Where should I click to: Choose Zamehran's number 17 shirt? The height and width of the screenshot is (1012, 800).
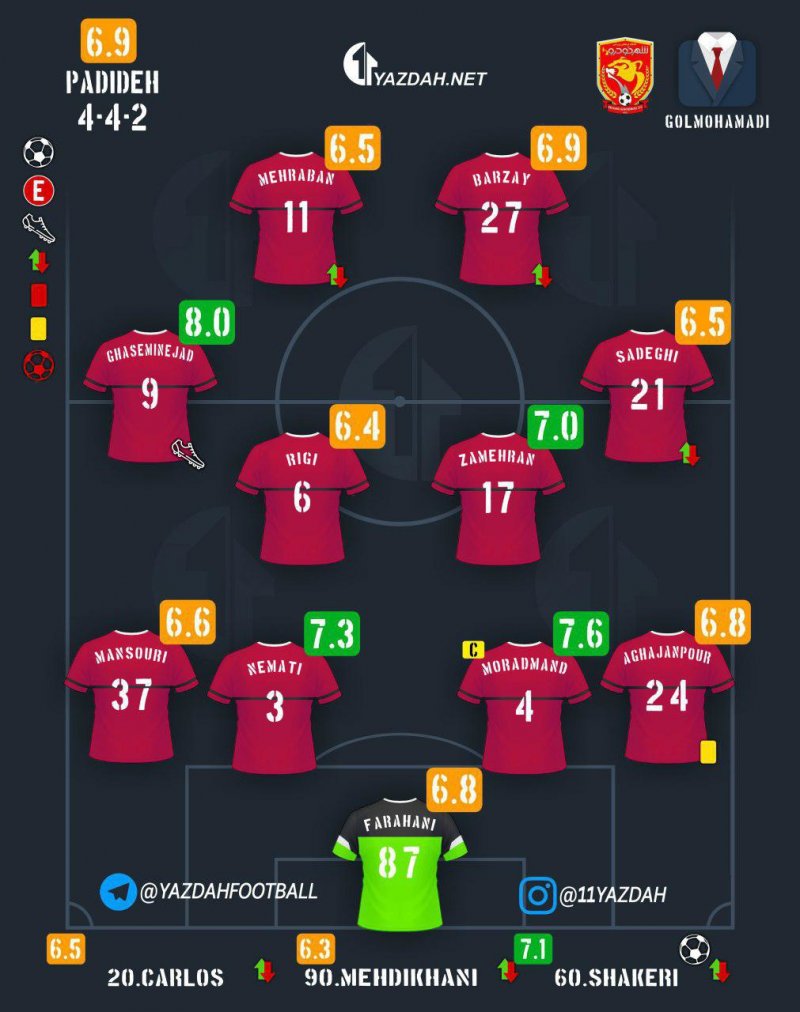tap(498, 497)
